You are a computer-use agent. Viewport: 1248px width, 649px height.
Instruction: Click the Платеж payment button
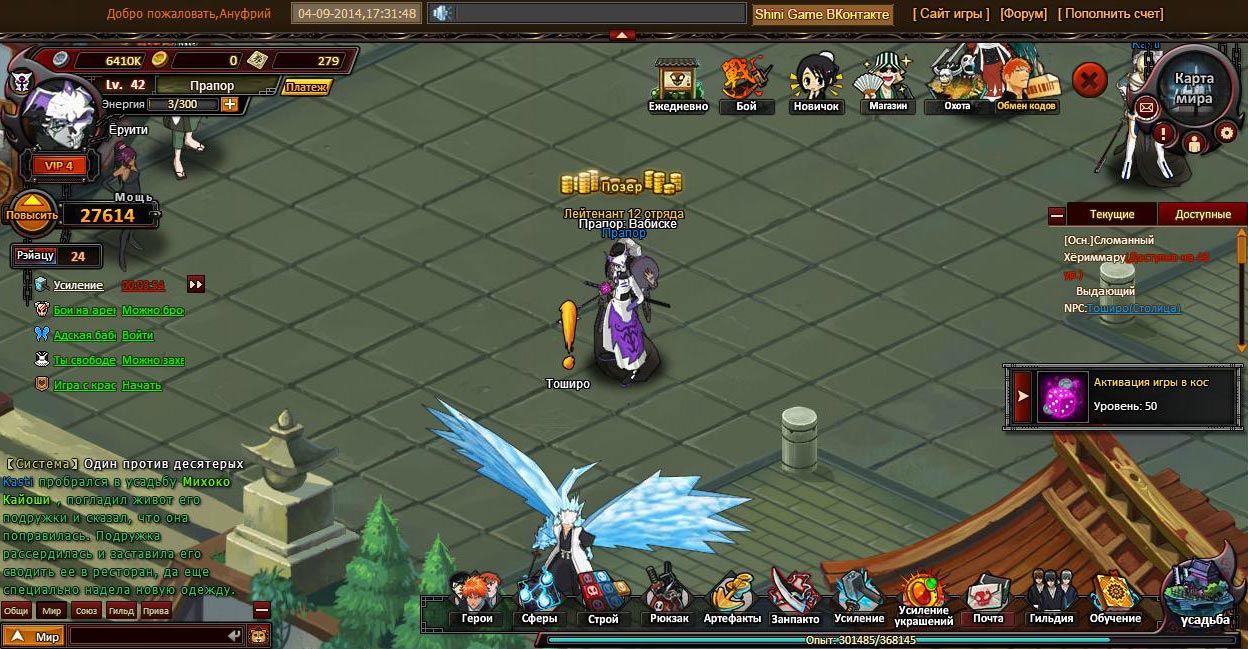click(306, 87)
